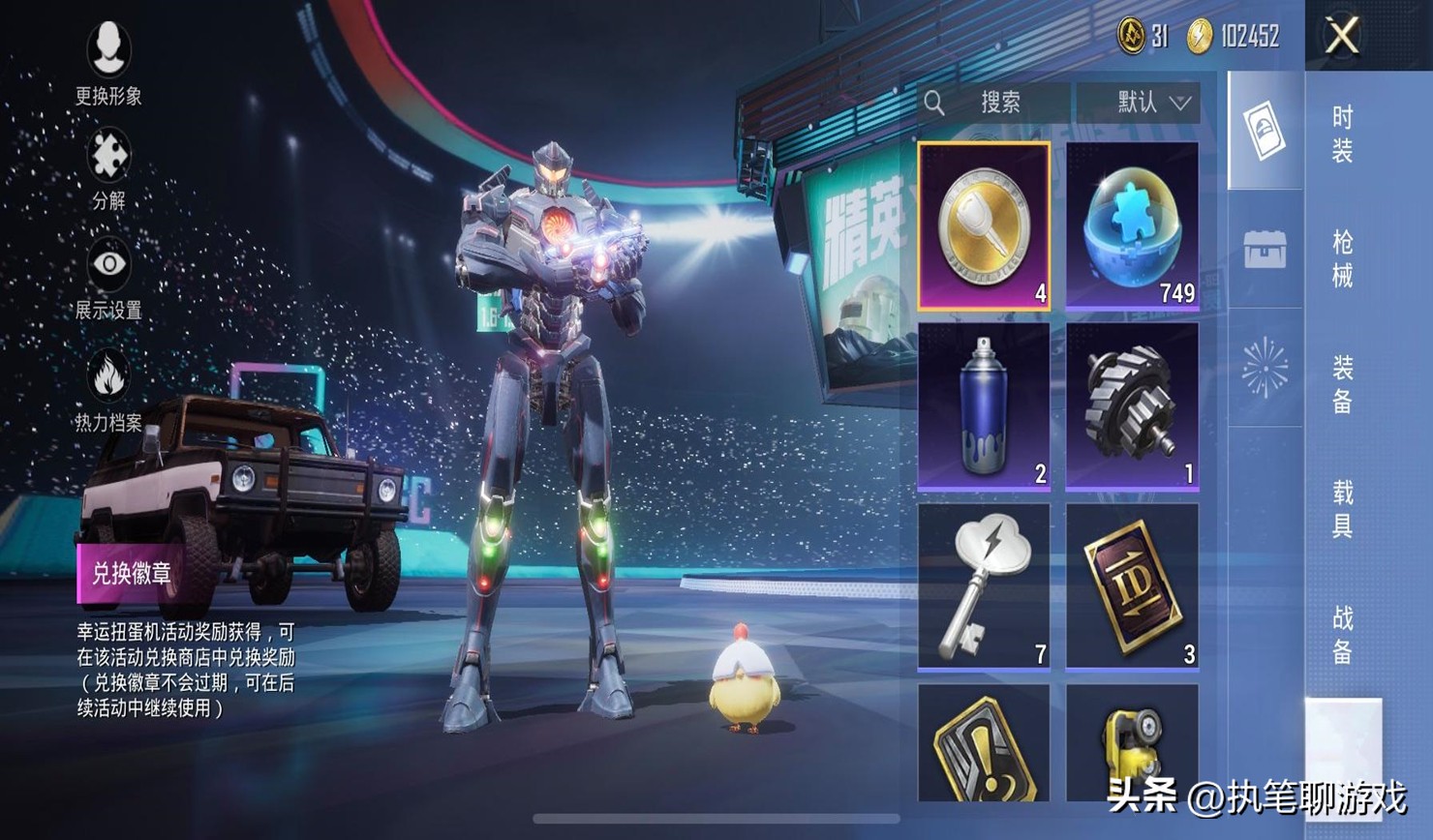Select the gold key exchange badge item
The height and width of the screenshot is (840, 1433).
(984, 226)
